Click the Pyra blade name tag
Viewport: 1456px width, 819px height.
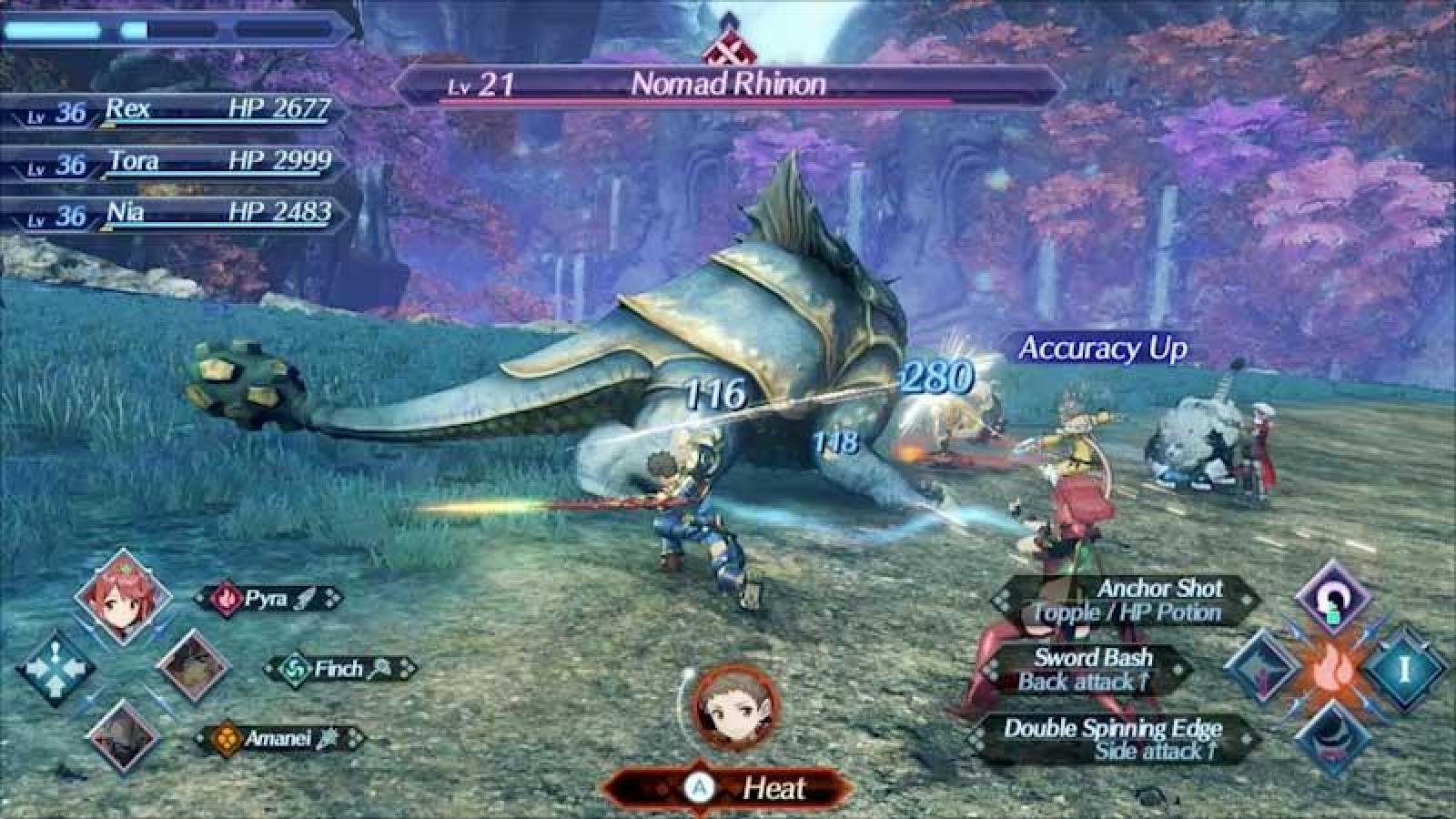(x=268, y=599)
